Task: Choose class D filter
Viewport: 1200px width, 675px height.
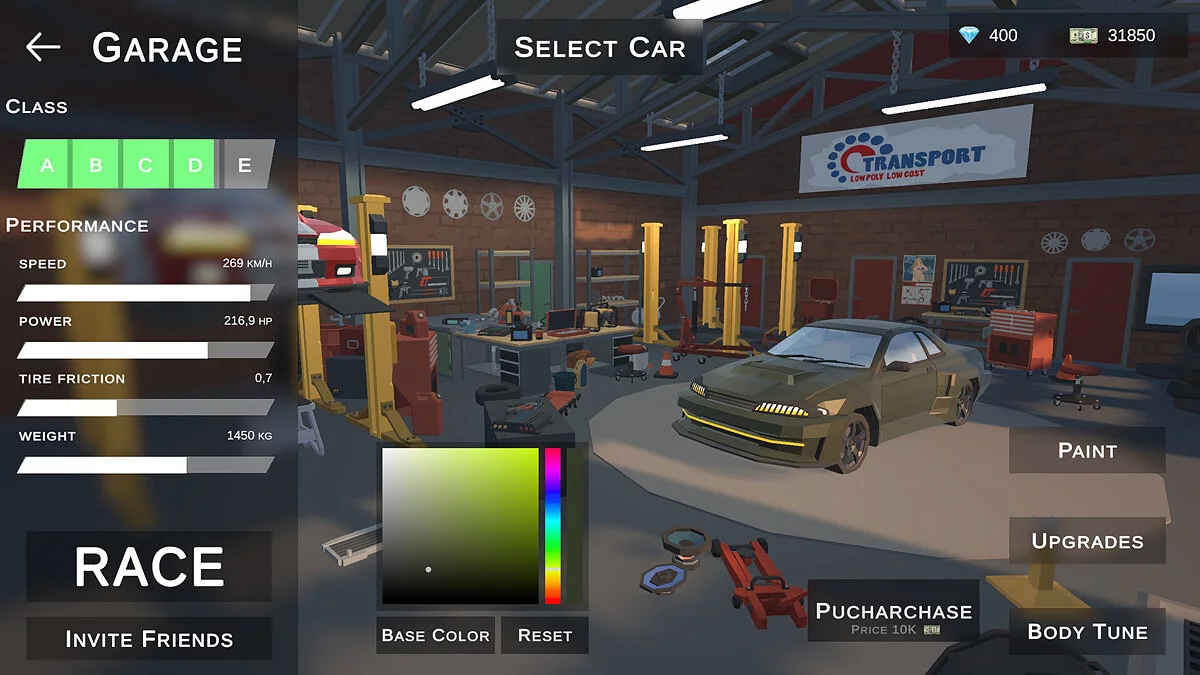Action: (x=195, y=165)
